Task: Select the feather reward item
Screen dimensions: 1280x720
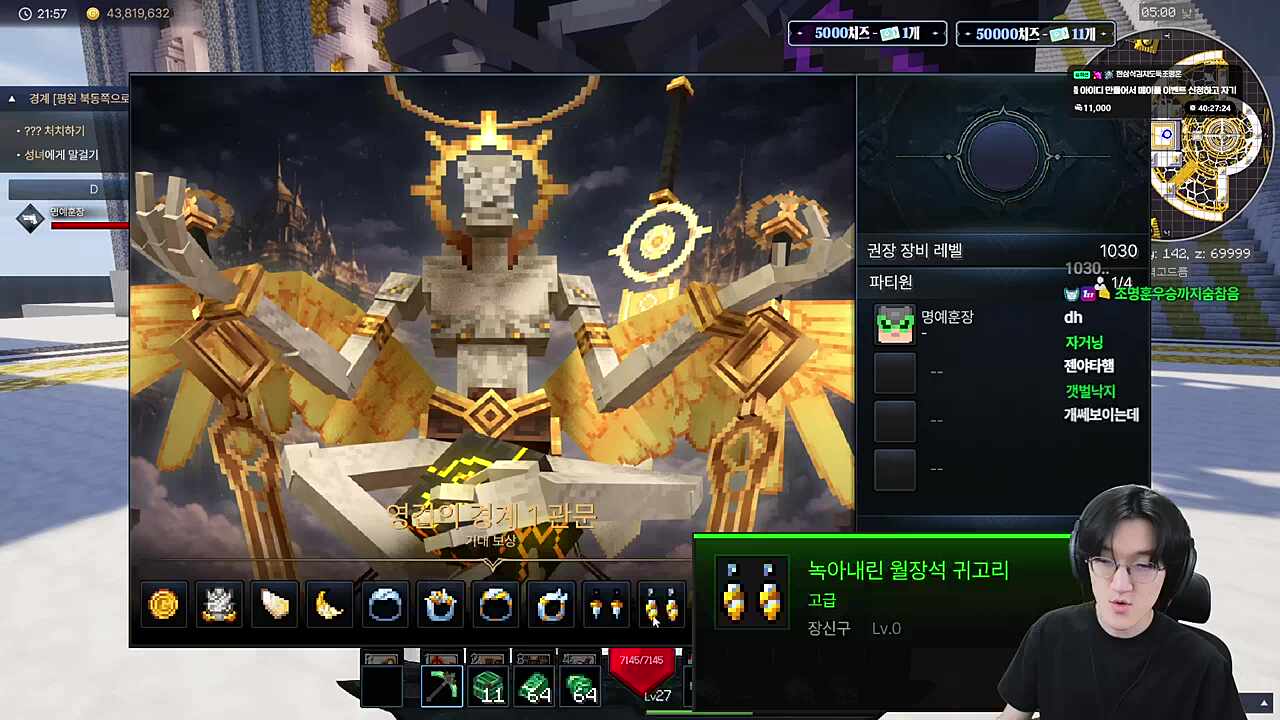Action: tap(273, 604)
